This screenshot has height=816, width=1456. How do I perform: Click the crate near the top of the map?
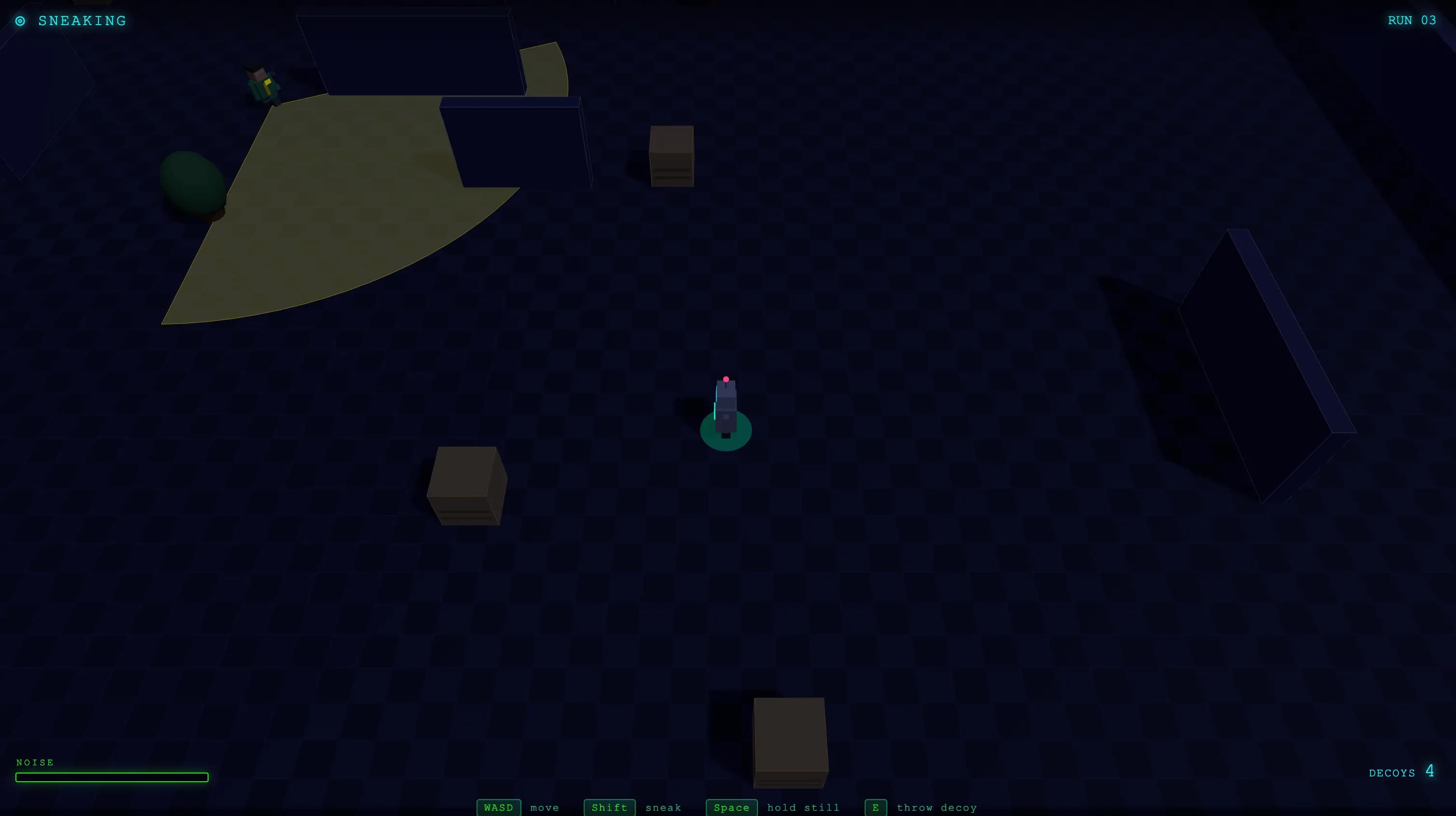tap(671, 156)
